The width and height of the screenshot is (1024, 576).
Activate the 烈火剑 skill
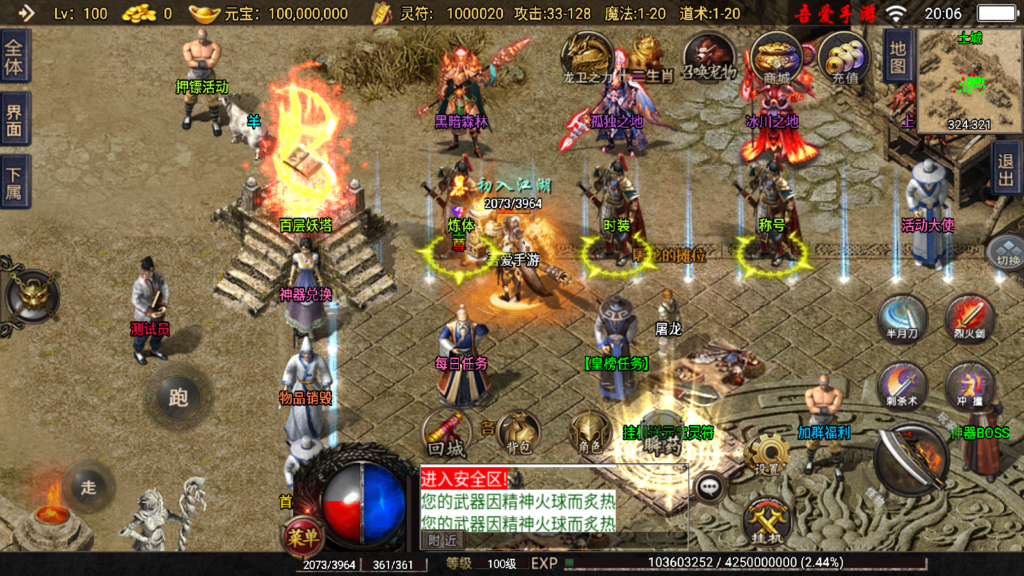(x=968, y=318)
